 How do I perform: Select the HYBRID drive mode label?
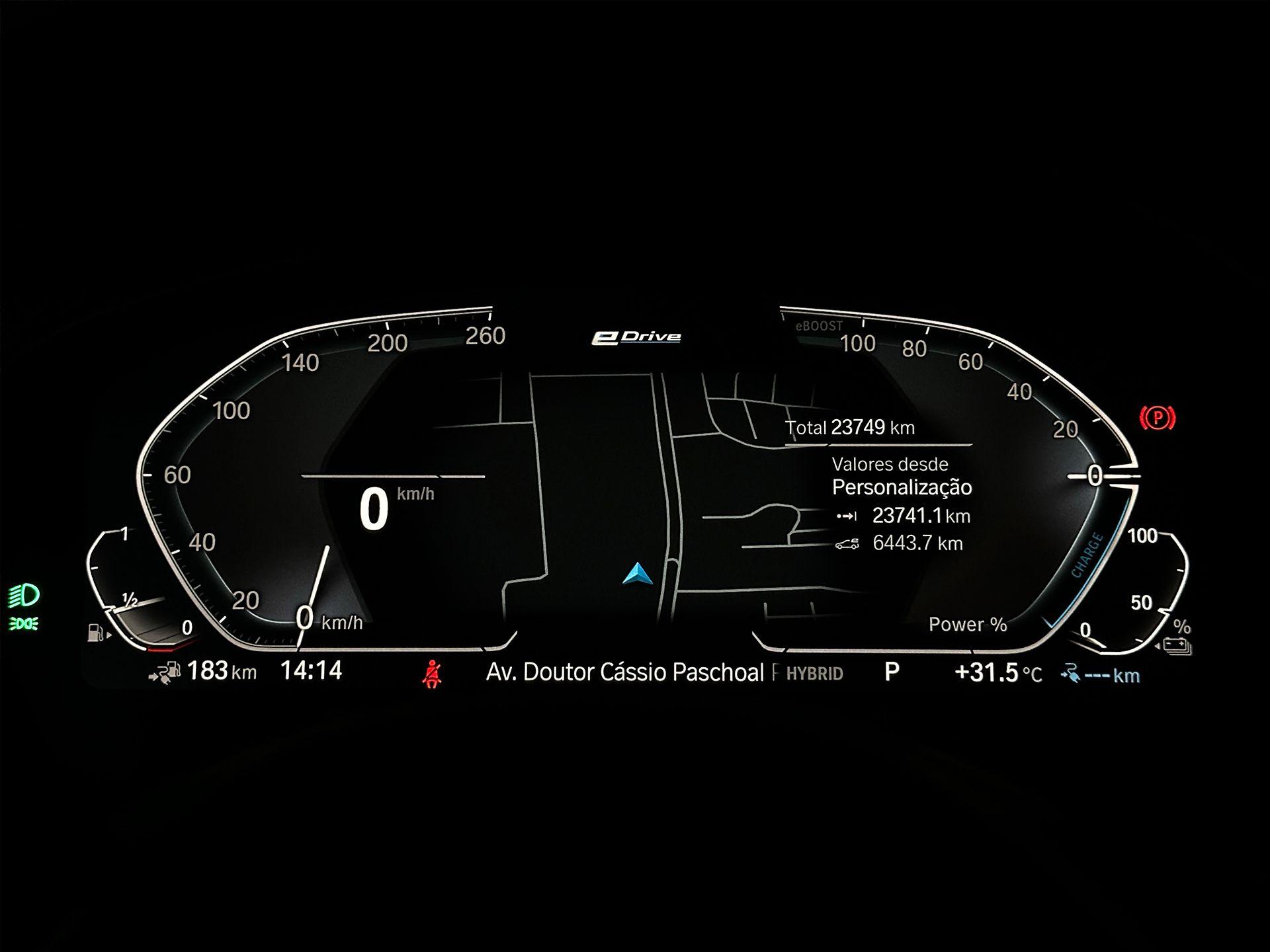(814, 674)
